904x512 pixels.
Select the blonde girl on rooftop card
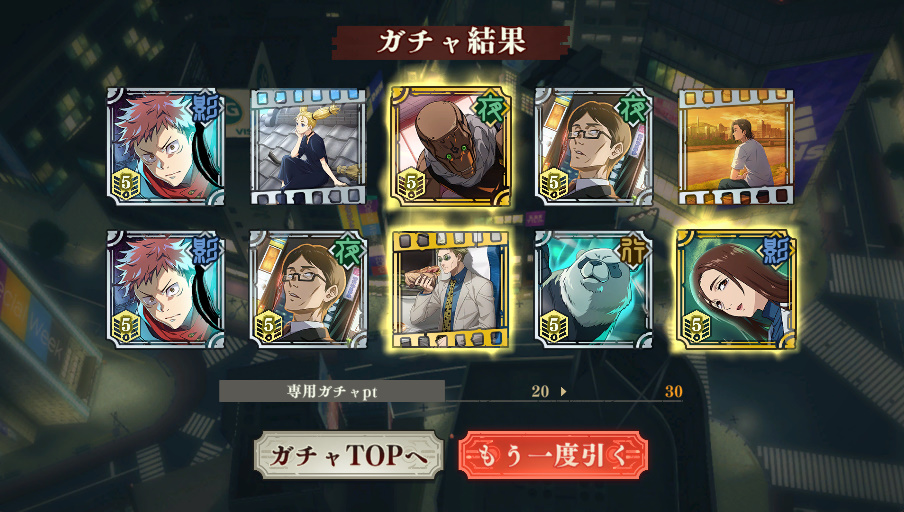308,147
